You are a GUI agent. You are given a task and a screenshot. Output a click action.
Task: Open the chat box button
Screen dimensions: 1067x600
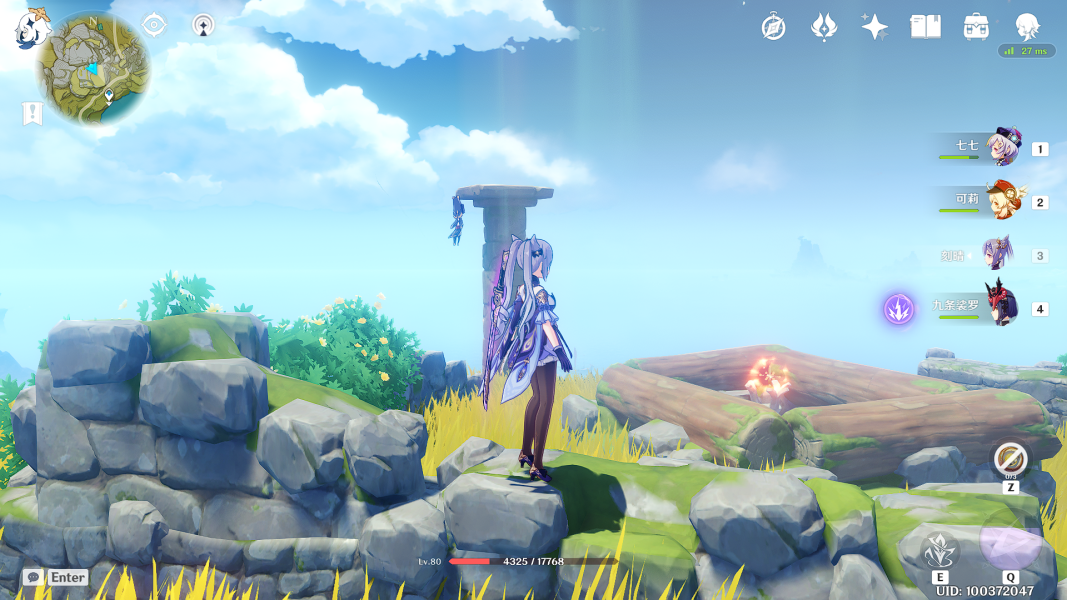(33, 577)
